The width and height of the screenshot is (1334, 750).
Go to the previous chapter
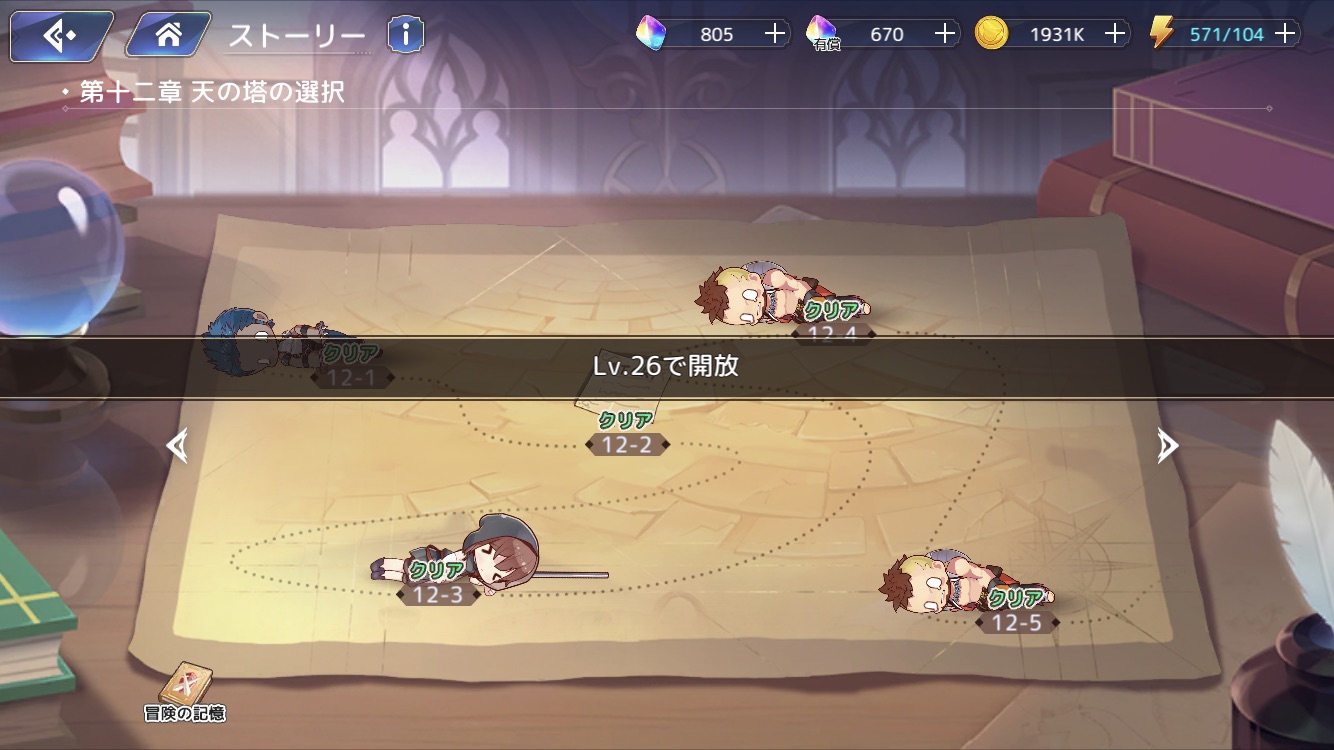[x=177, y=445]
